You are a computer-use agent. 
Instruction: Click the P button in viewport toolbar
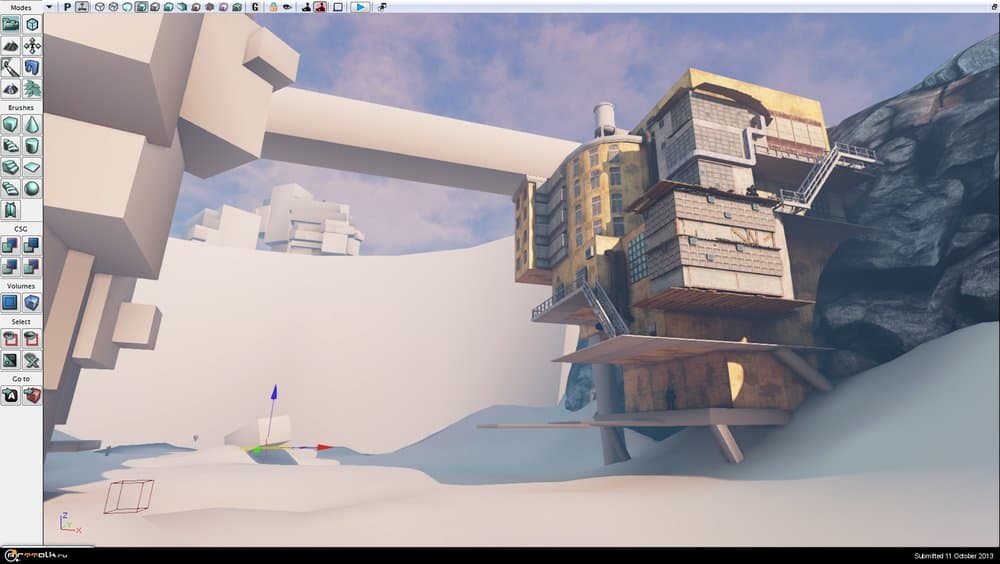click(67, 7)
